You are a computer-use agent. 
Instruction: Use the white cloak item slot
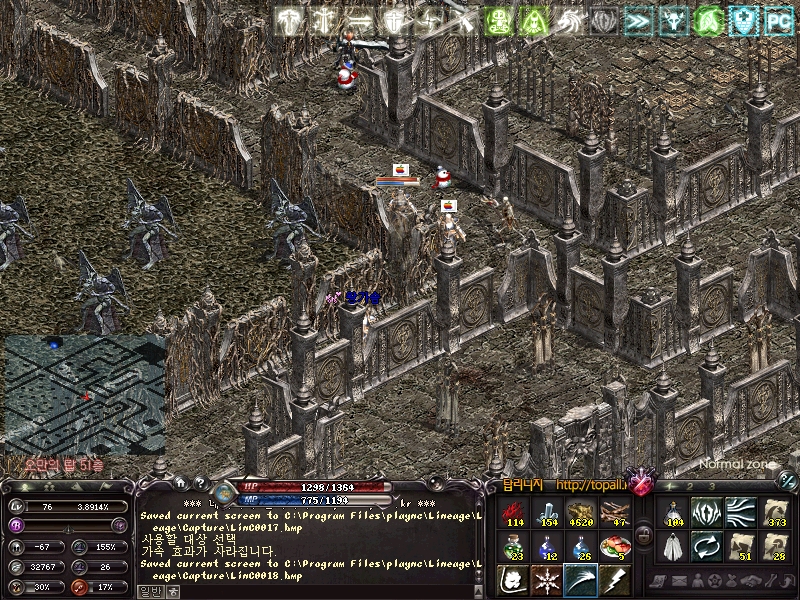coord(674,545)
